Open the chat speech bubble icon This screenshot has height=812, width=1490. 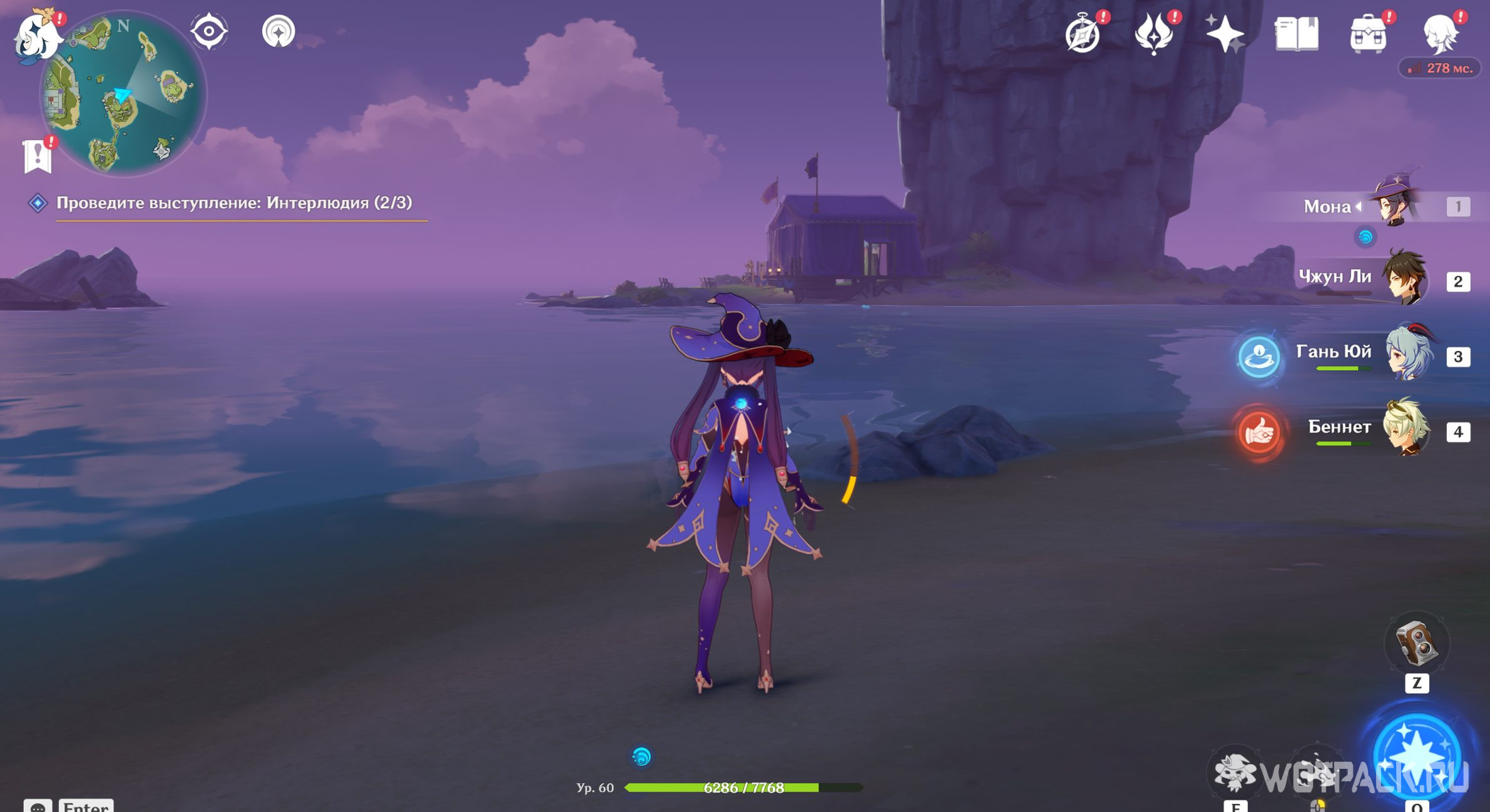click(38, 806)
